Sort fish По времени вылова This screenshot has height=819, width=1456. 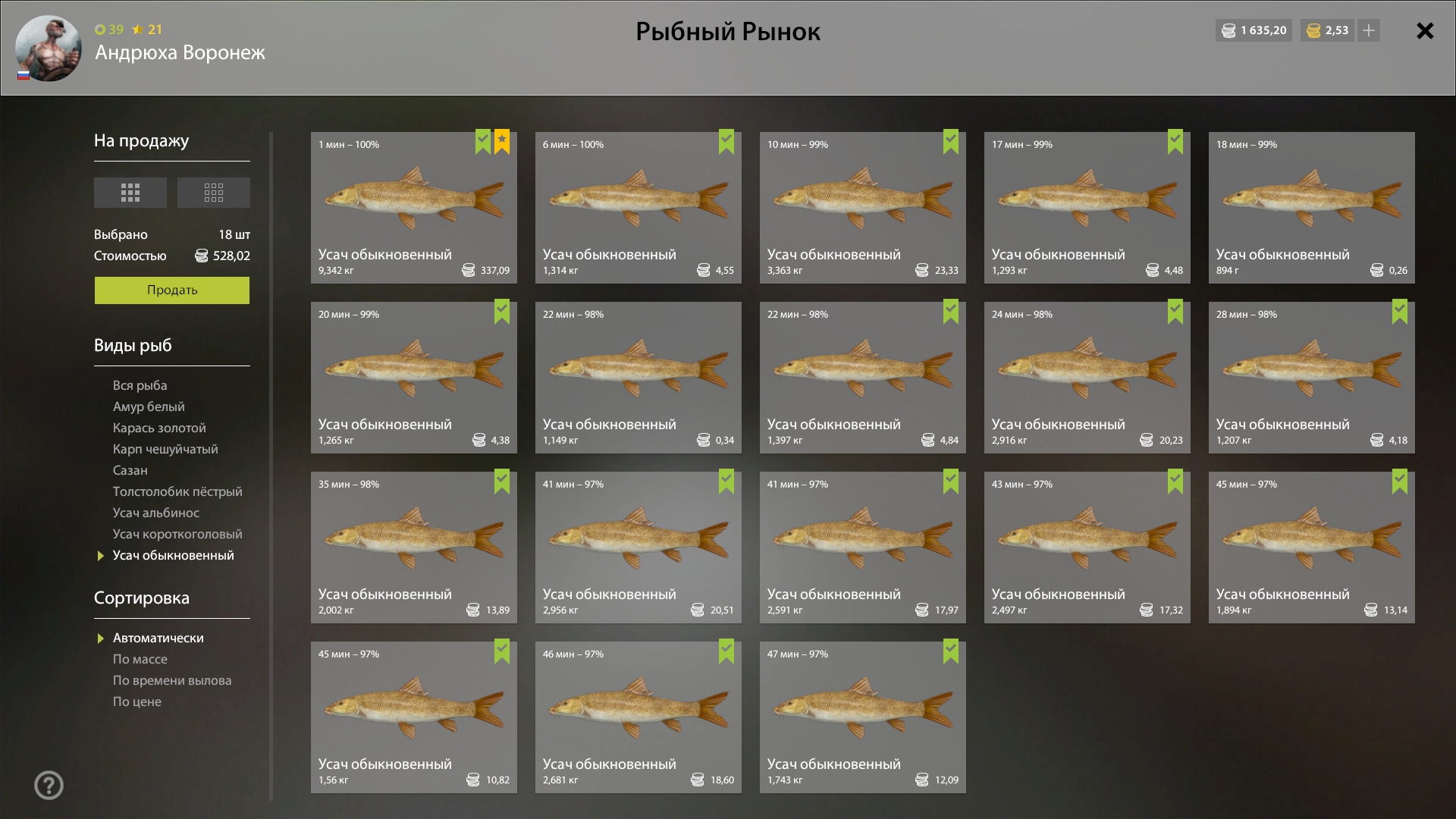click(172, 680)
